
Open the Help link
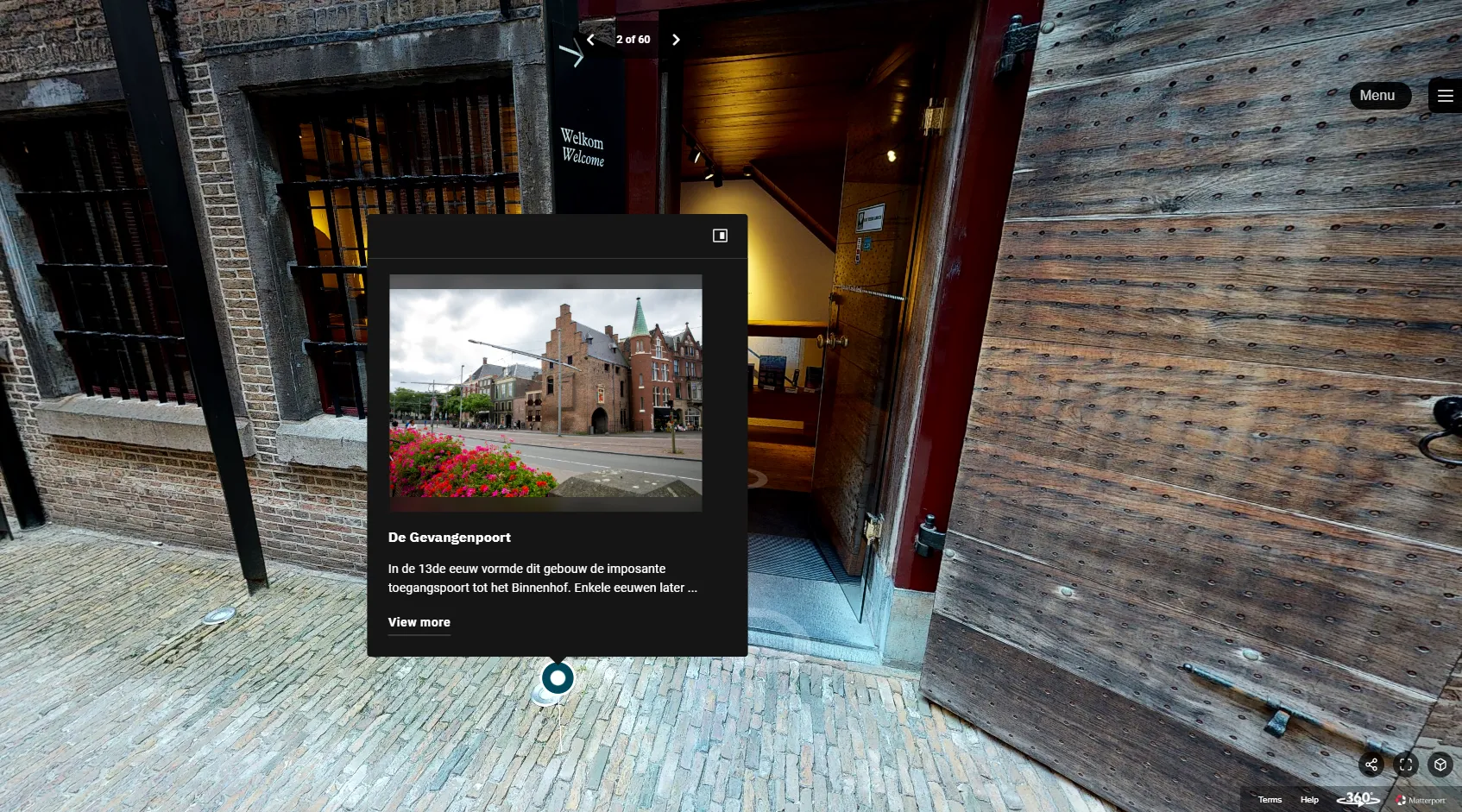tap(1309, 800)
